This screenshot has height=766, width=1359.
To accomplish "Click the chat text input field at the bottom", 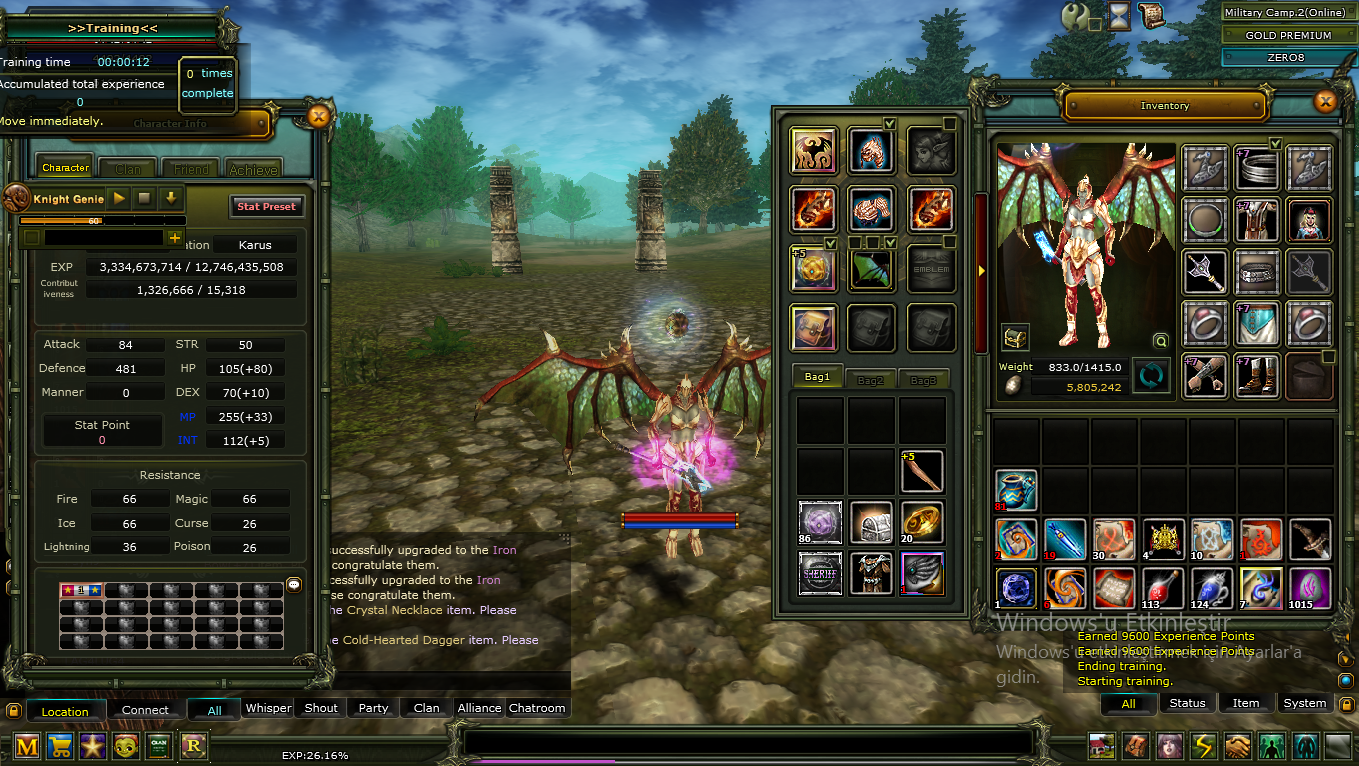I will (750, 740).
